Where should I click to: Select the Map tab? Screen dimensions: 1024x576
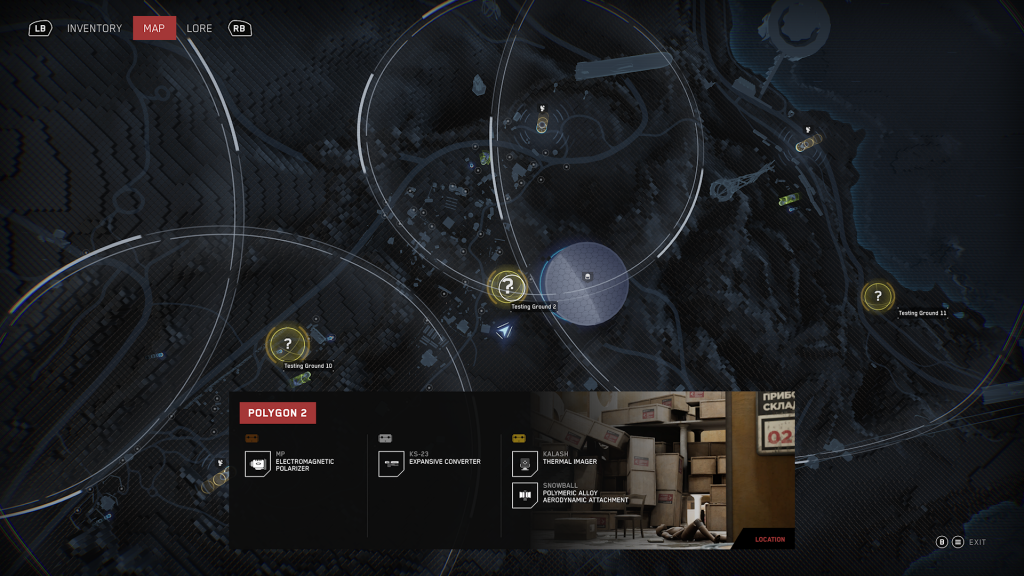[x=154, y=28]
